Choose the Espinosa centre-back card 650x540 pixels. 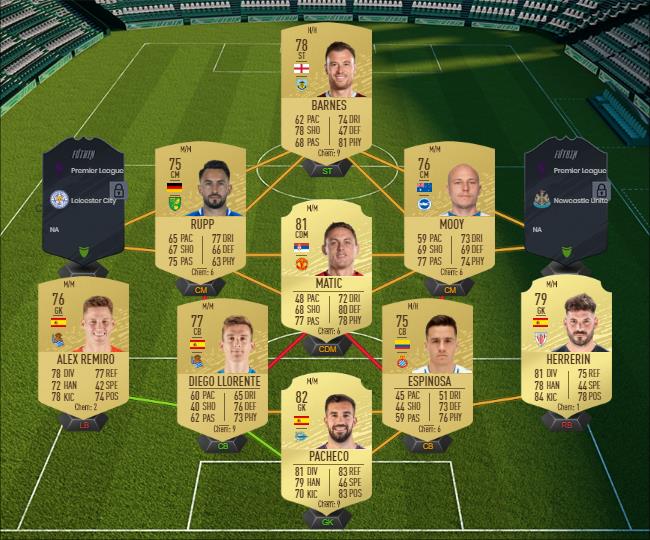pos(428,362)
